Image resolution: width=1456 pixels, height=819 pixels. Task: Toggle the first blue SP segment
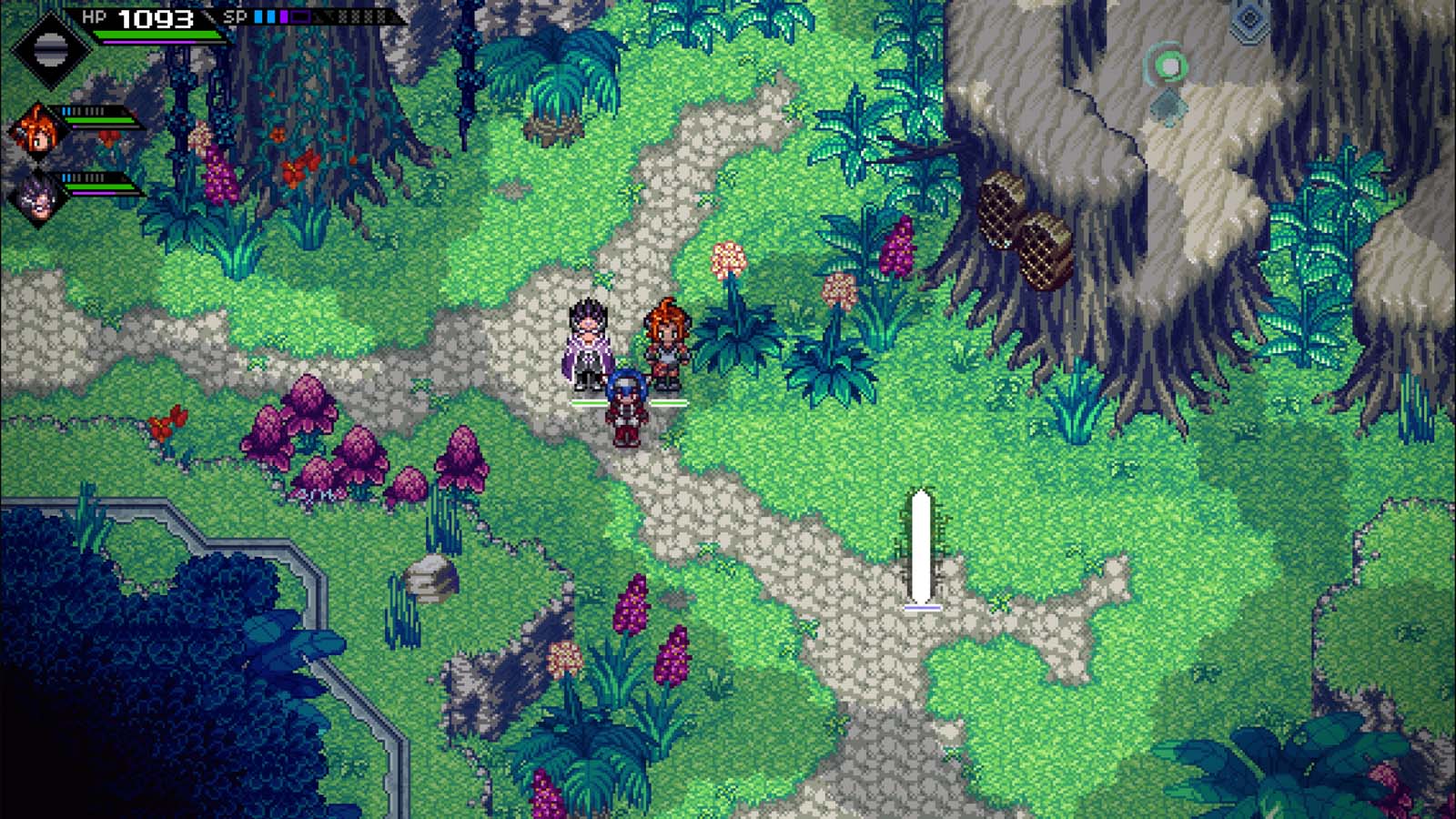click(258, 16)
